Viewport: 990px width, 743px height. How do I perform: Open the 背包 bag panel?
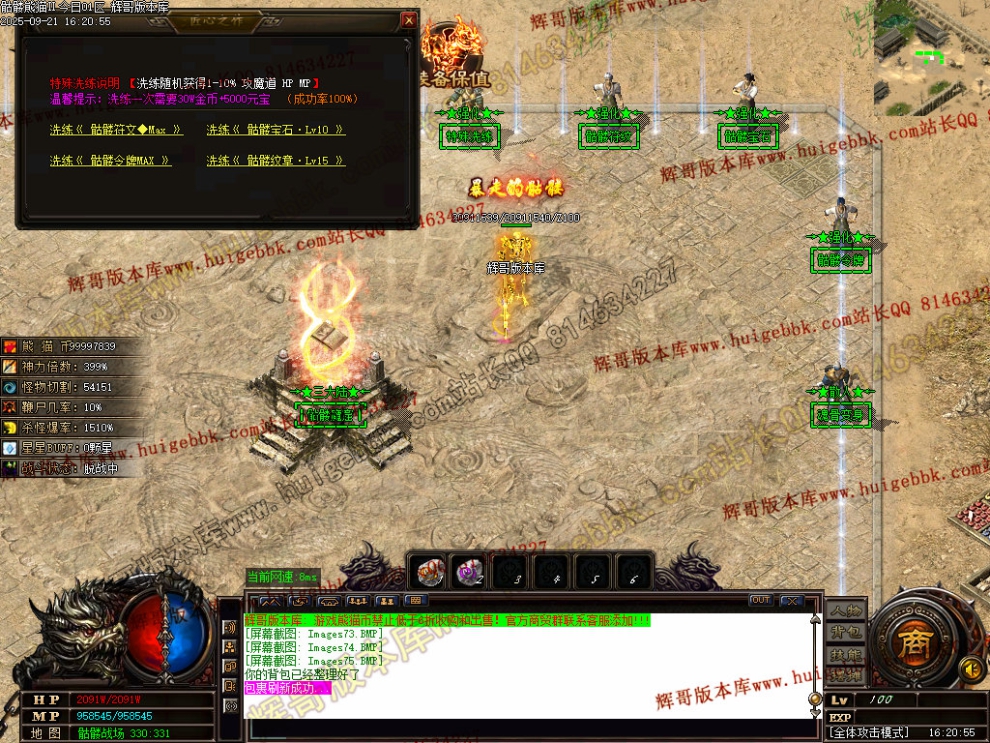(846, 633)
